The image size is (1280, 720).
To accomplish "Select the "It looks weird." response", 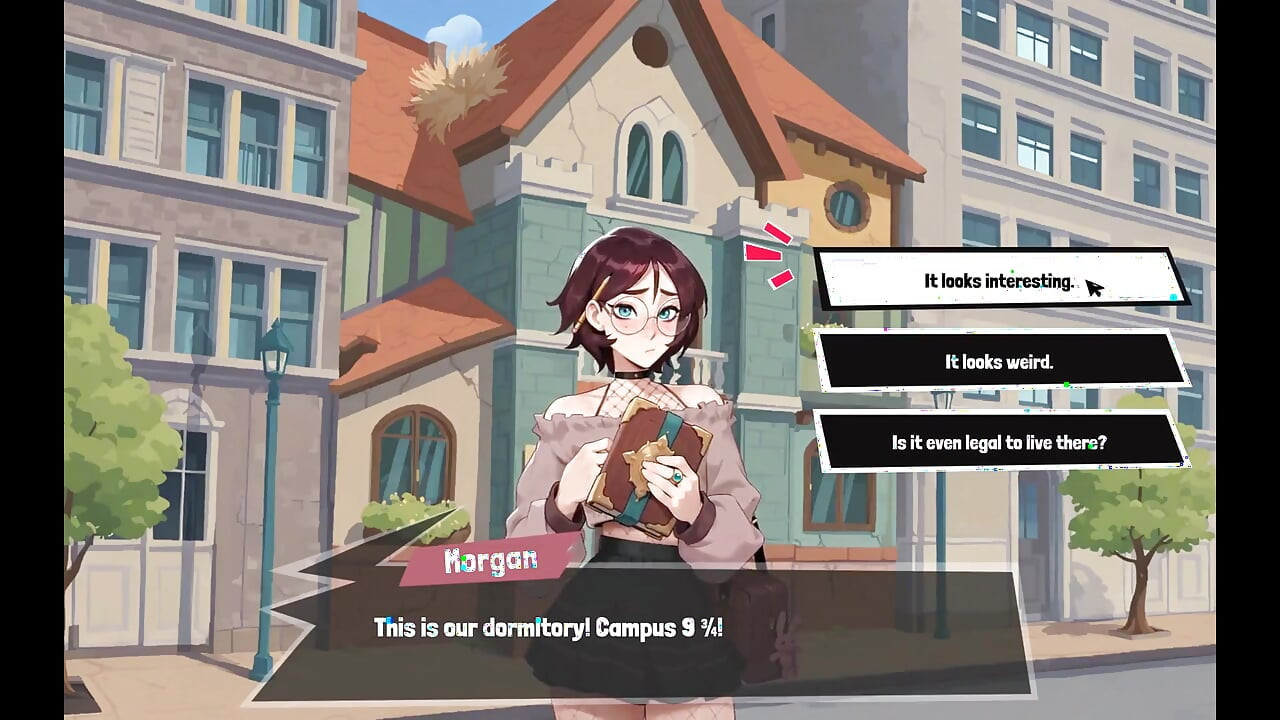I will point(998,362).
